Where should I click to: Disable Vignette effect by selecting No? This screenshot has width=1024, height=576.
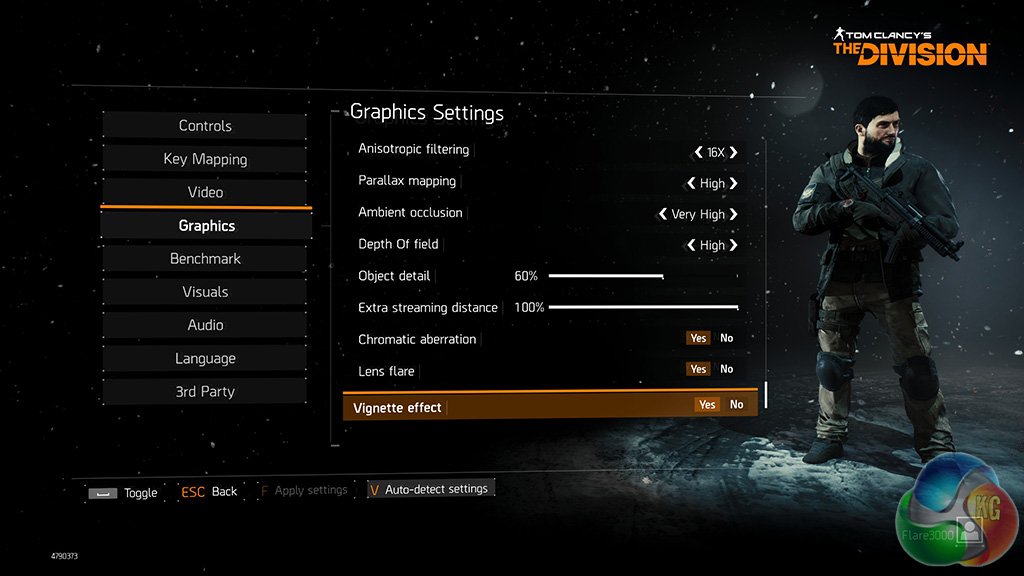737,405
